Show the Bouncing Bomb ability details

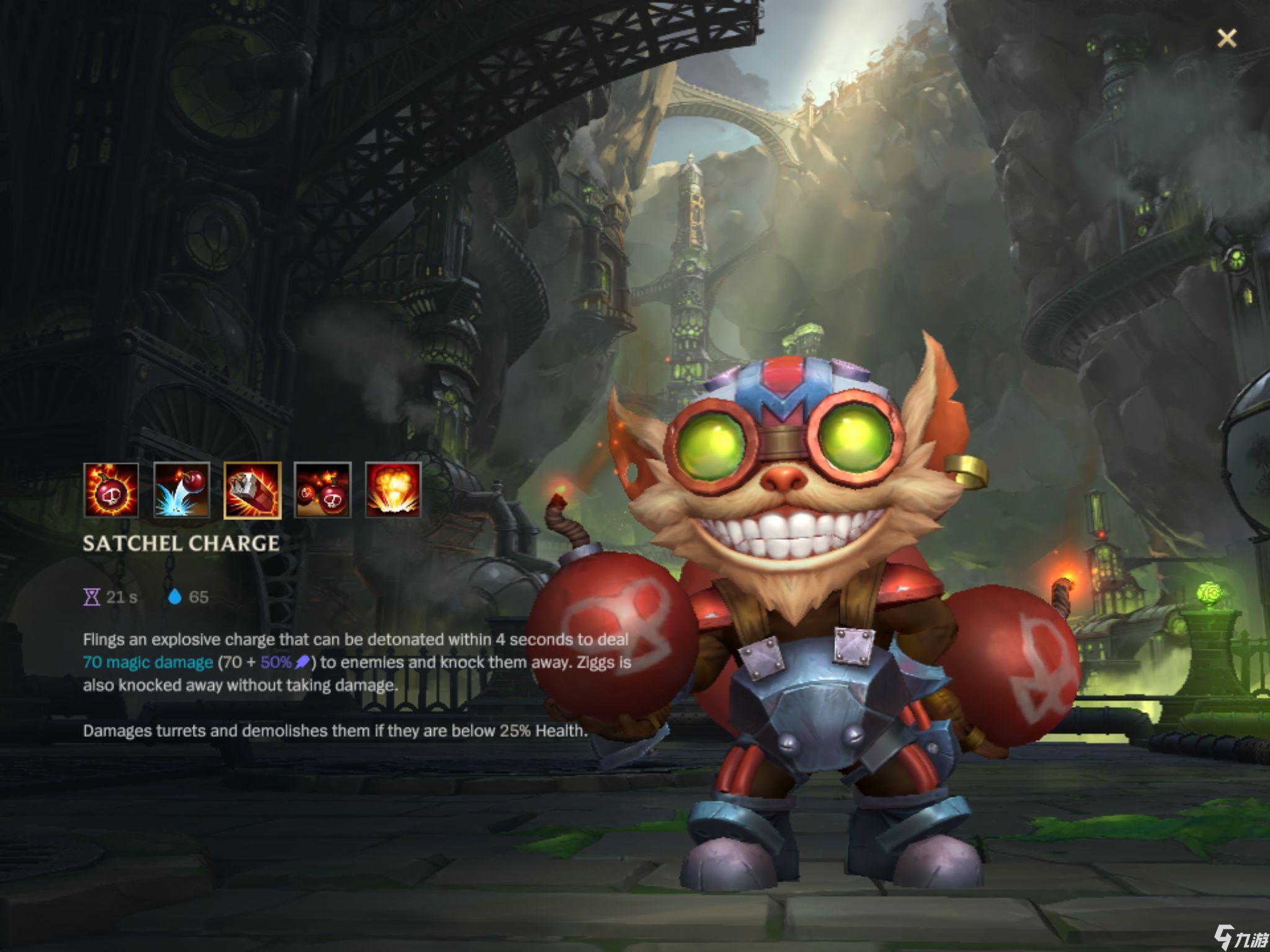pos(182,490)
